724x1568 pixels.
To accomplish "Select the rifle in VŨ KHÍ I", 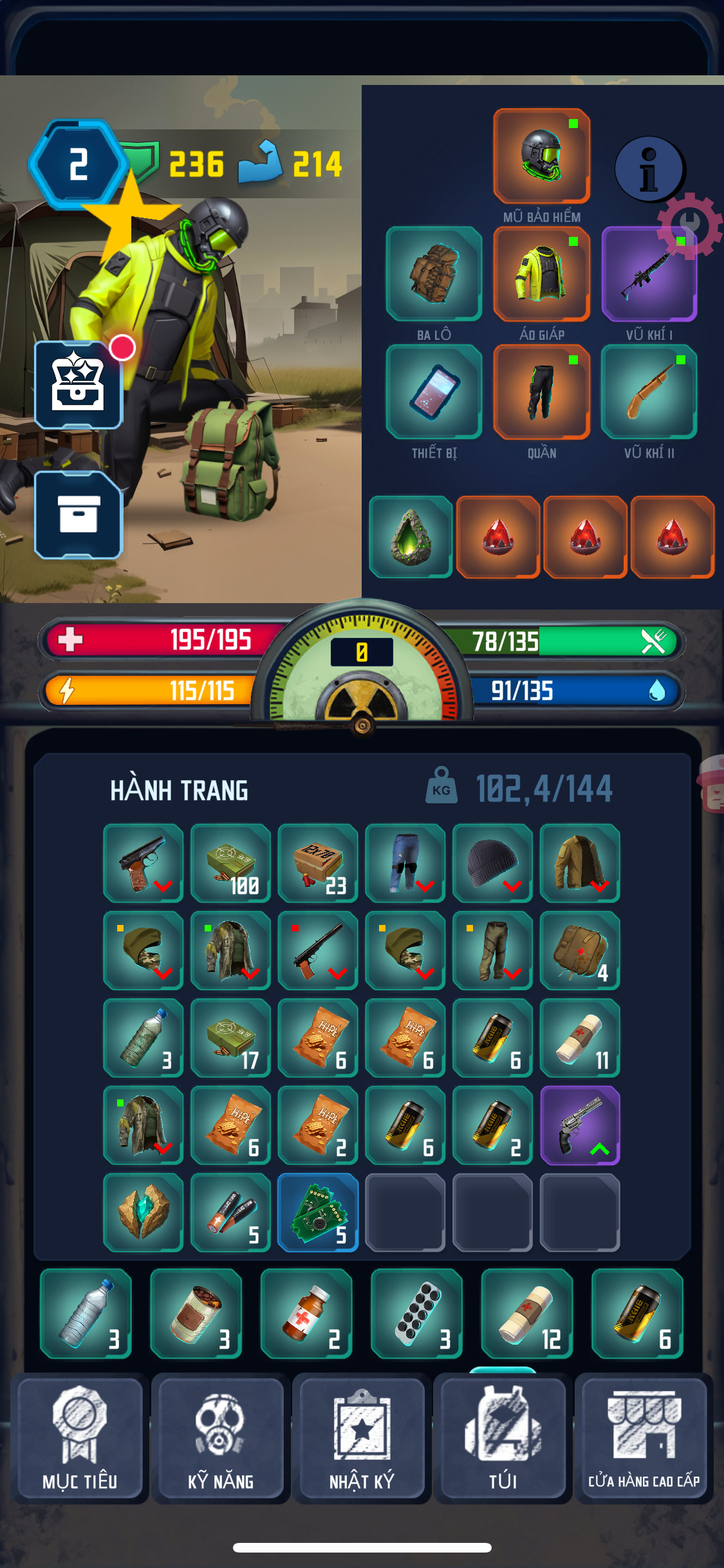I will pyautogui.click(x=649, y=274).
